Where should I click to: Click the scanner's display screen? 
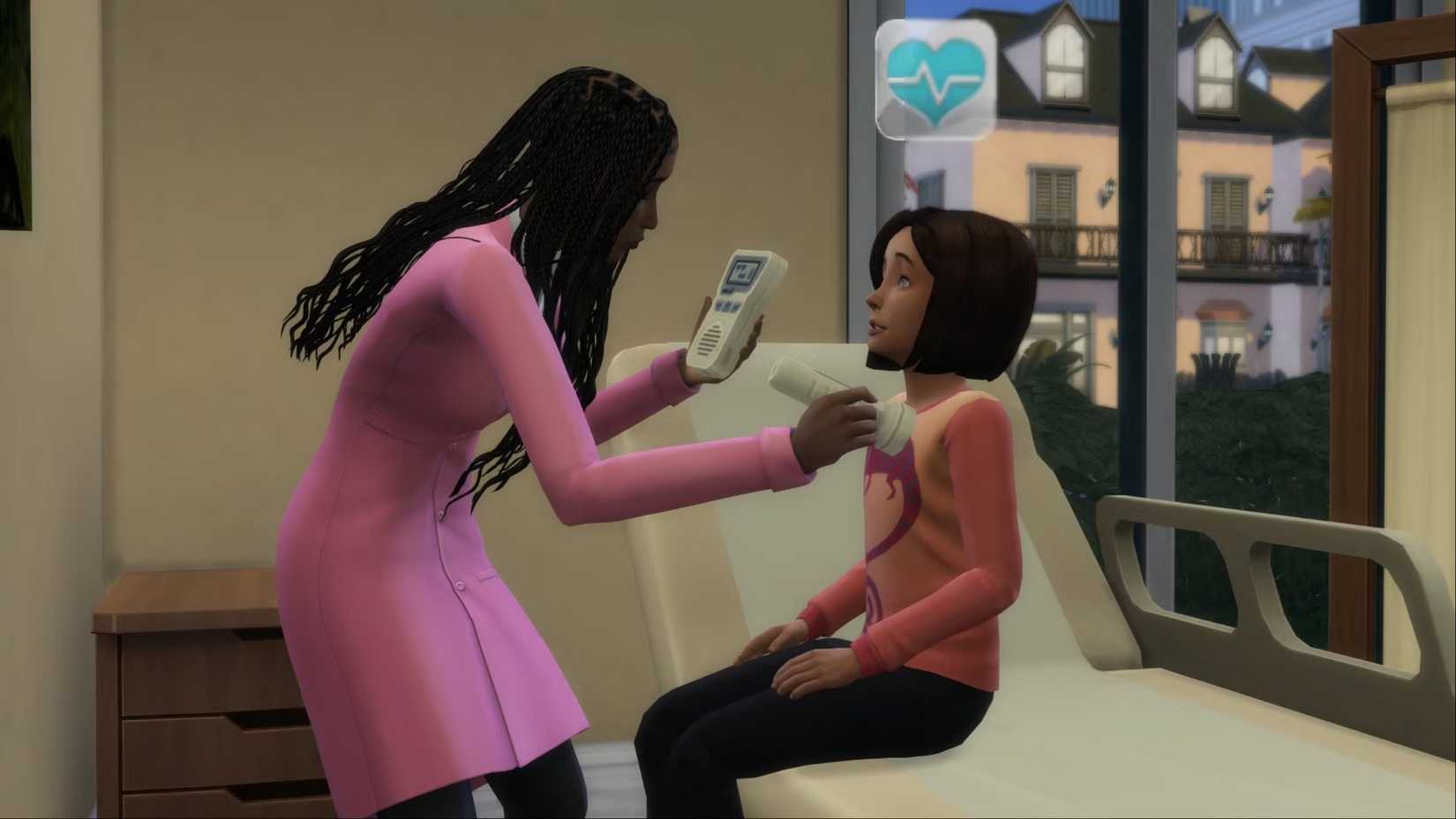click(x=744, y=274)
